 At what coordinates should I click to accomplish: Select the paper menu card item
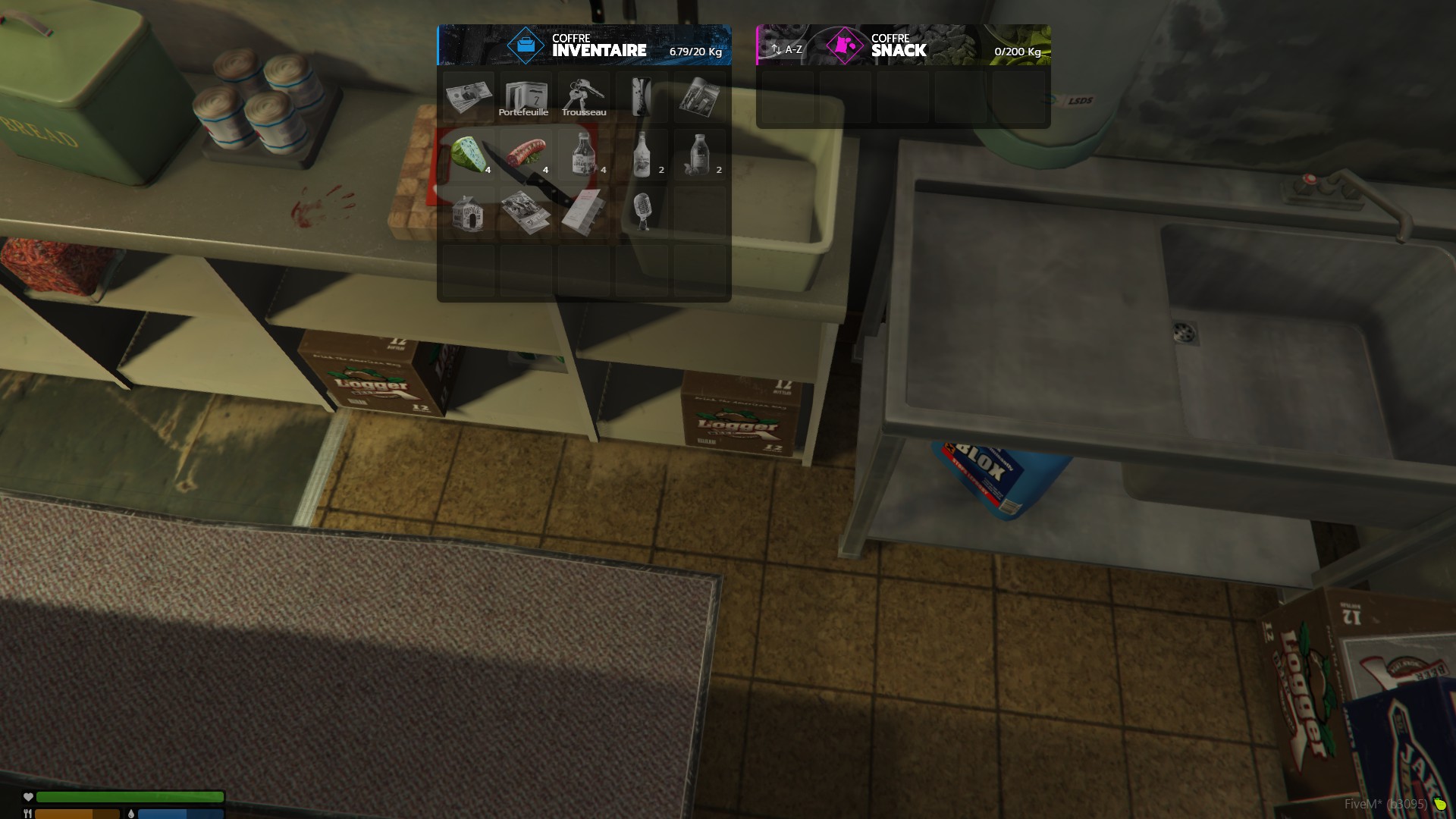coord(583,212)
